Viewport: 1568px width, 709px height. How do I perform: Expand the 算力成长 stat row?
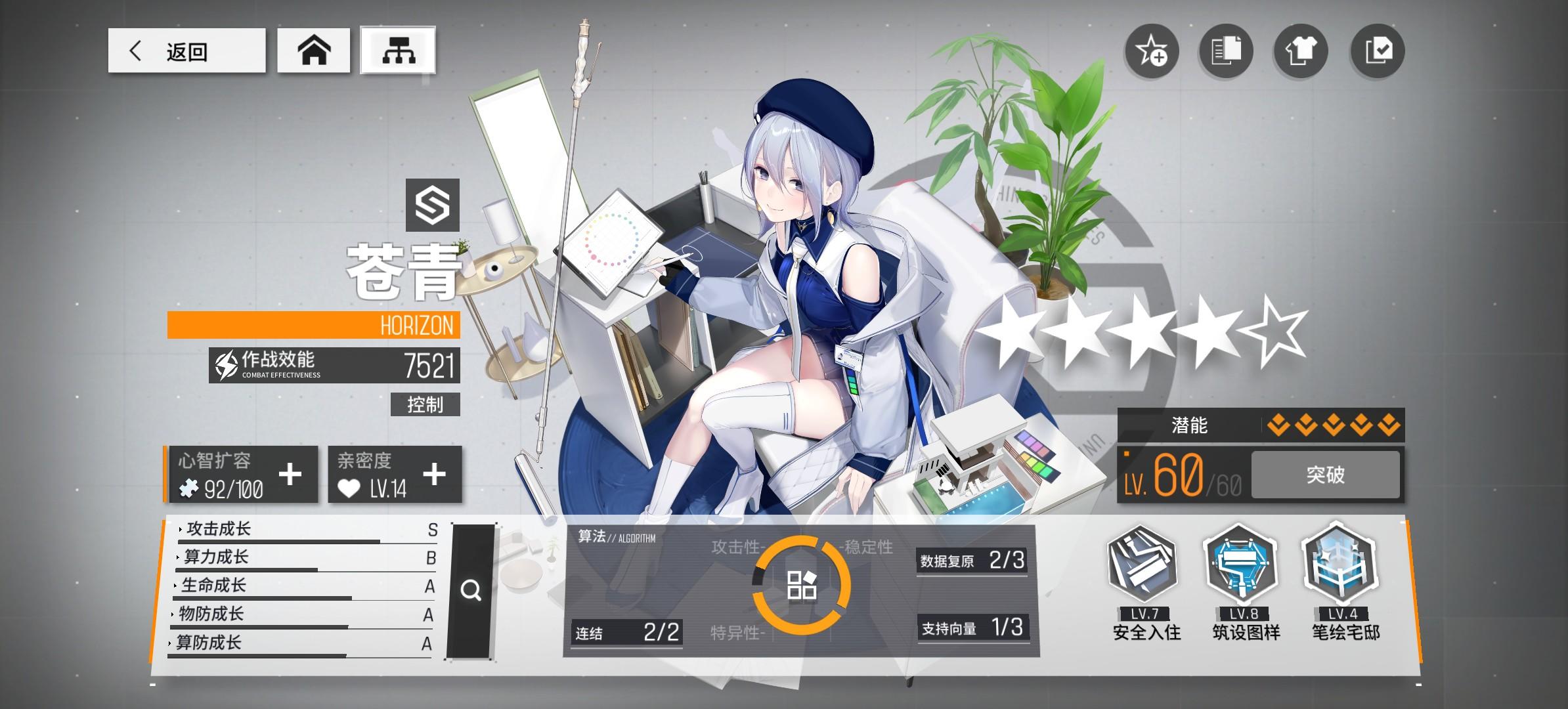tap(217, 558)
